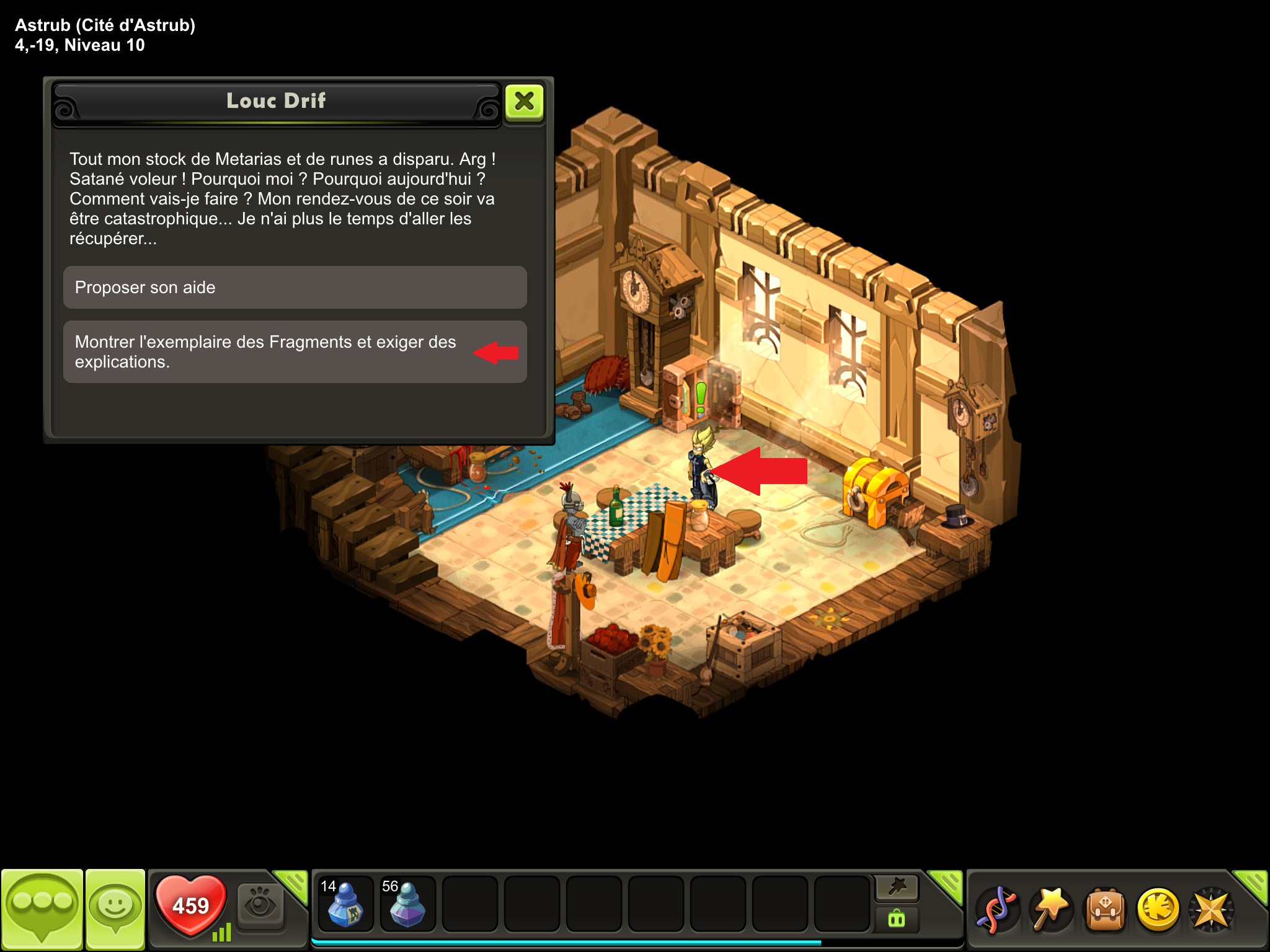Use the blue castle potion with 14 charges
Image resolution: width=1270 pixels, height=952 pixels.
[x=345, y=905]
